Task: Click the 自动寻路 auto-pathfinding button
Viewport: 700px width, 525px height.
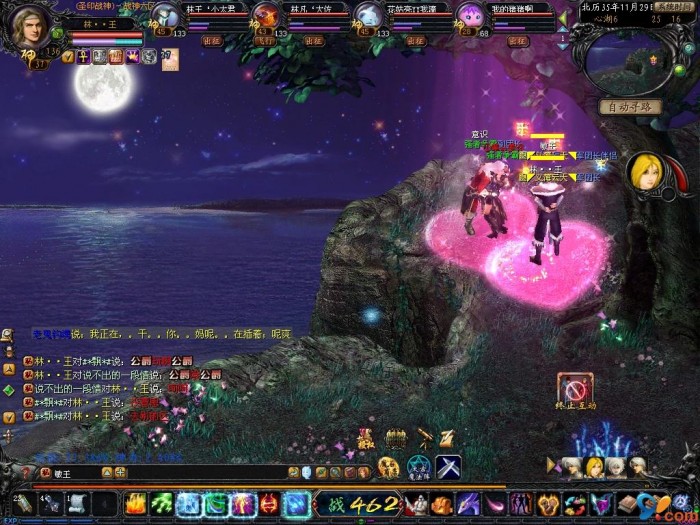Action: pos(631,107)
